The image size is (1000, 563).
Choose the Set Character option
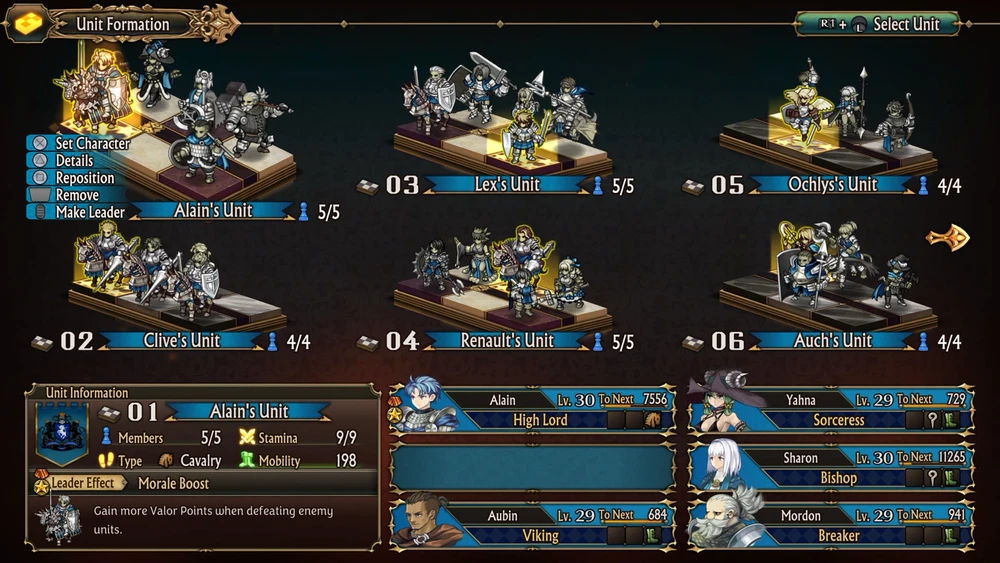click(92, 143)
